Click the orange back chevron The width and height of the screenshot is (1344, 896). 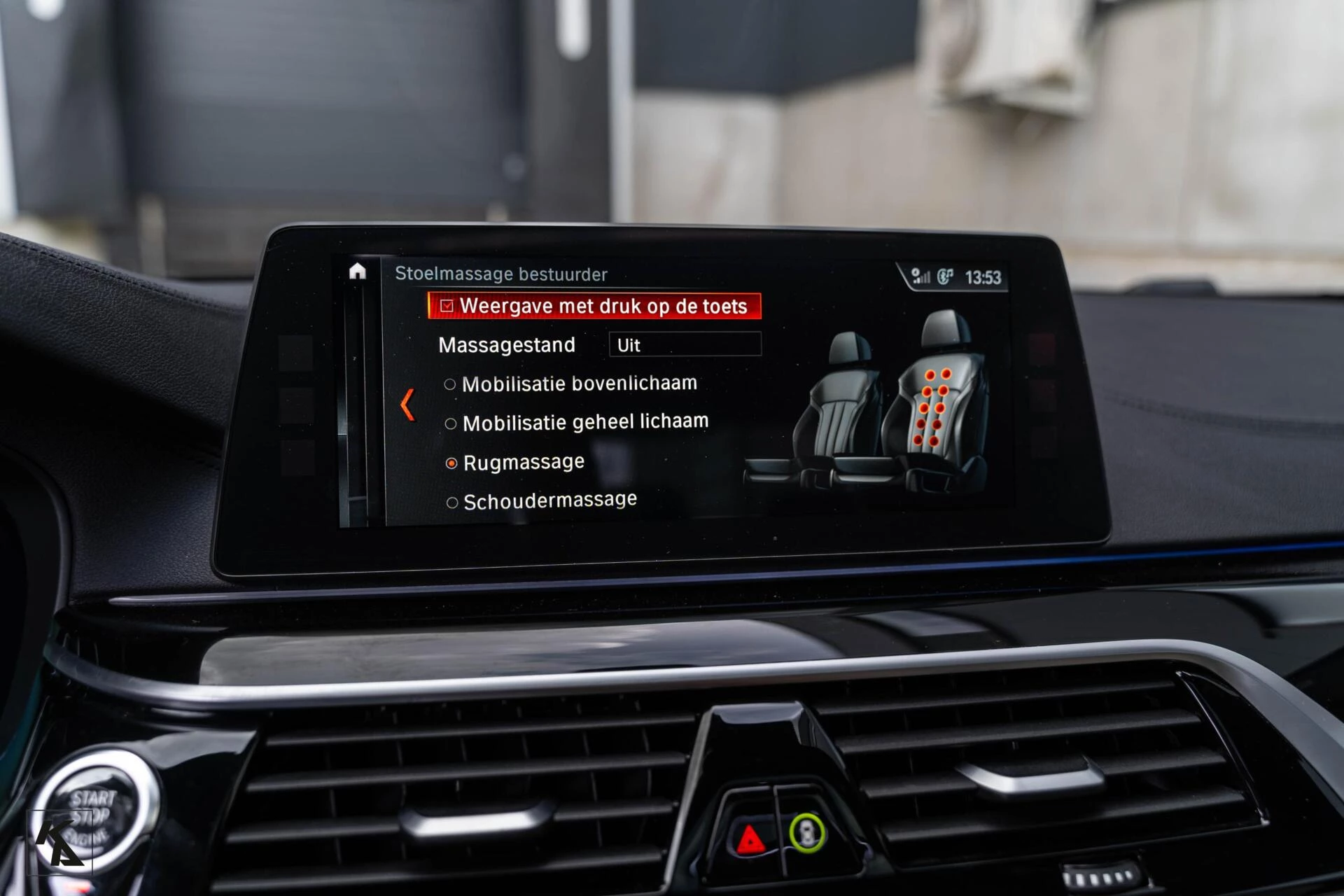pos(407,405)
